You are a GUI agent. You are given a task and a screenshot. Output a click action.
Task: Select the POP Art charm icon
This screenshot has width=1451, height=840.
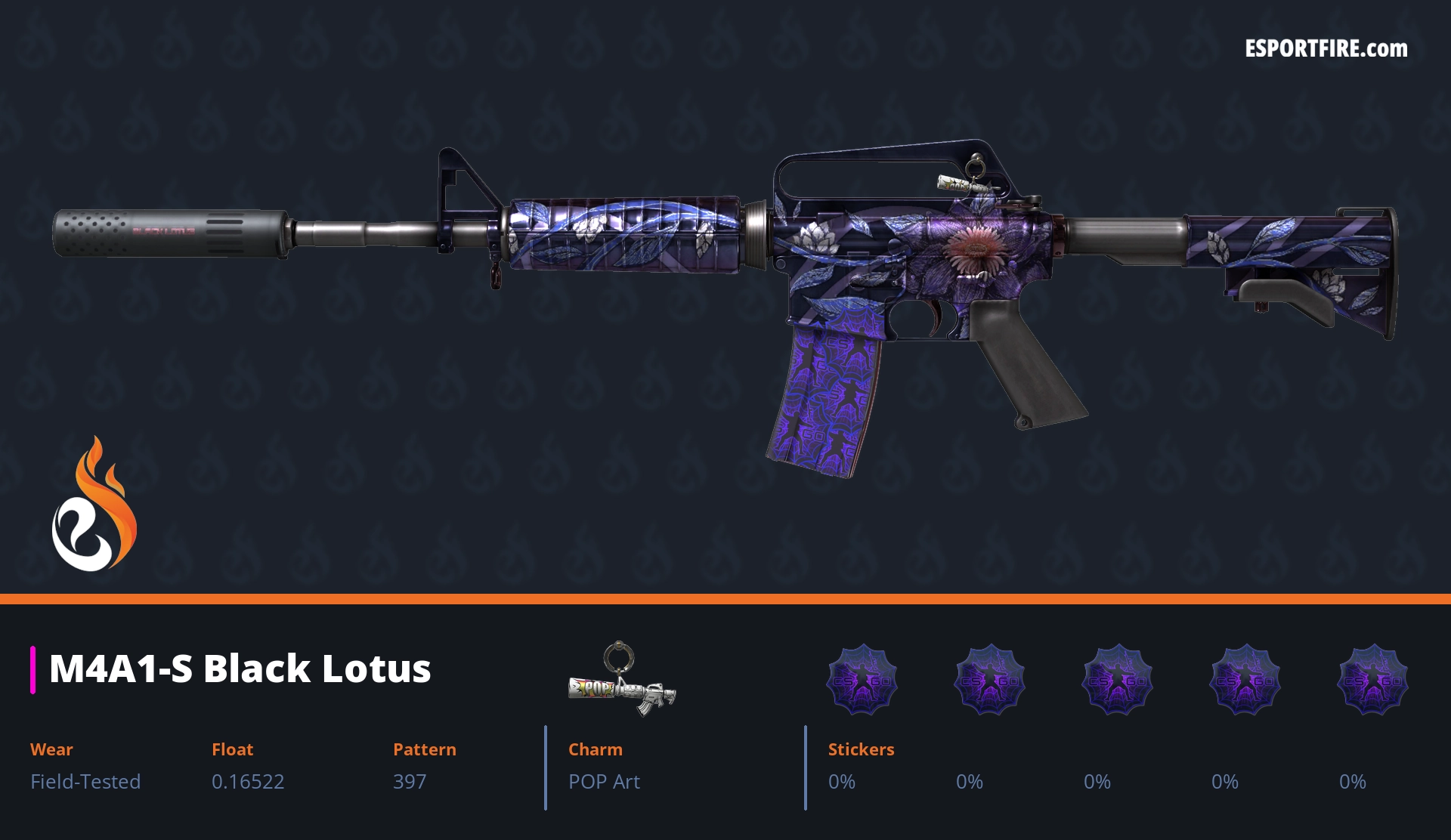621,680
